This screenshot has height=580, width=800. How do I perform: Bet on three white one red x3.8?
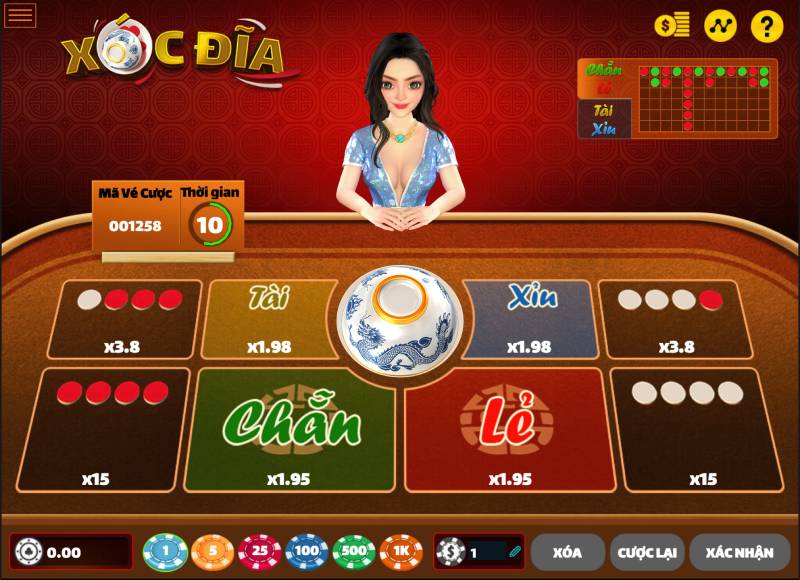click(673, 320)
